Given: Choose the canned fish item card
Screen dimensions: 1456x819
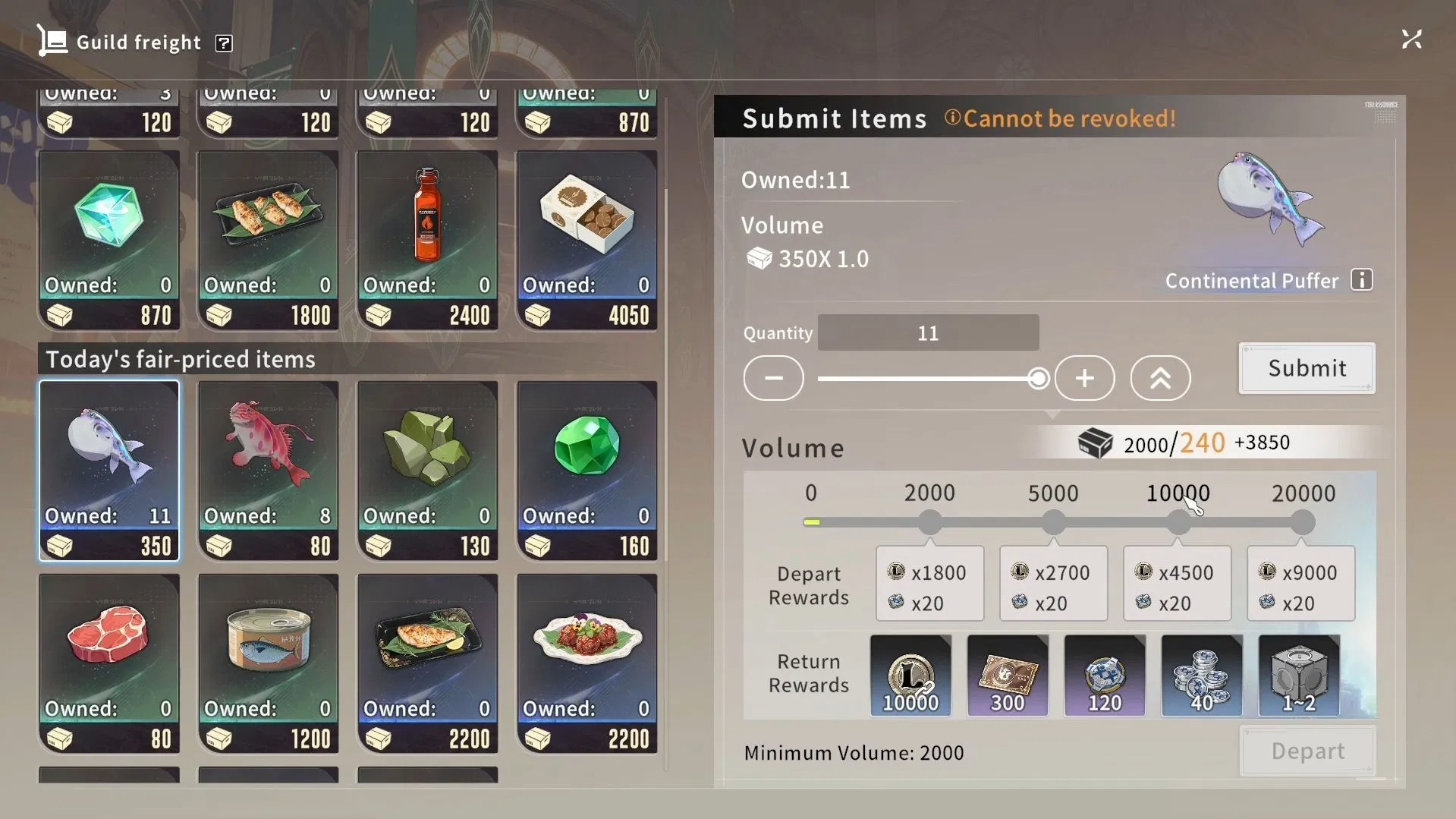Looking at the screenshot, I should [268, 663].
